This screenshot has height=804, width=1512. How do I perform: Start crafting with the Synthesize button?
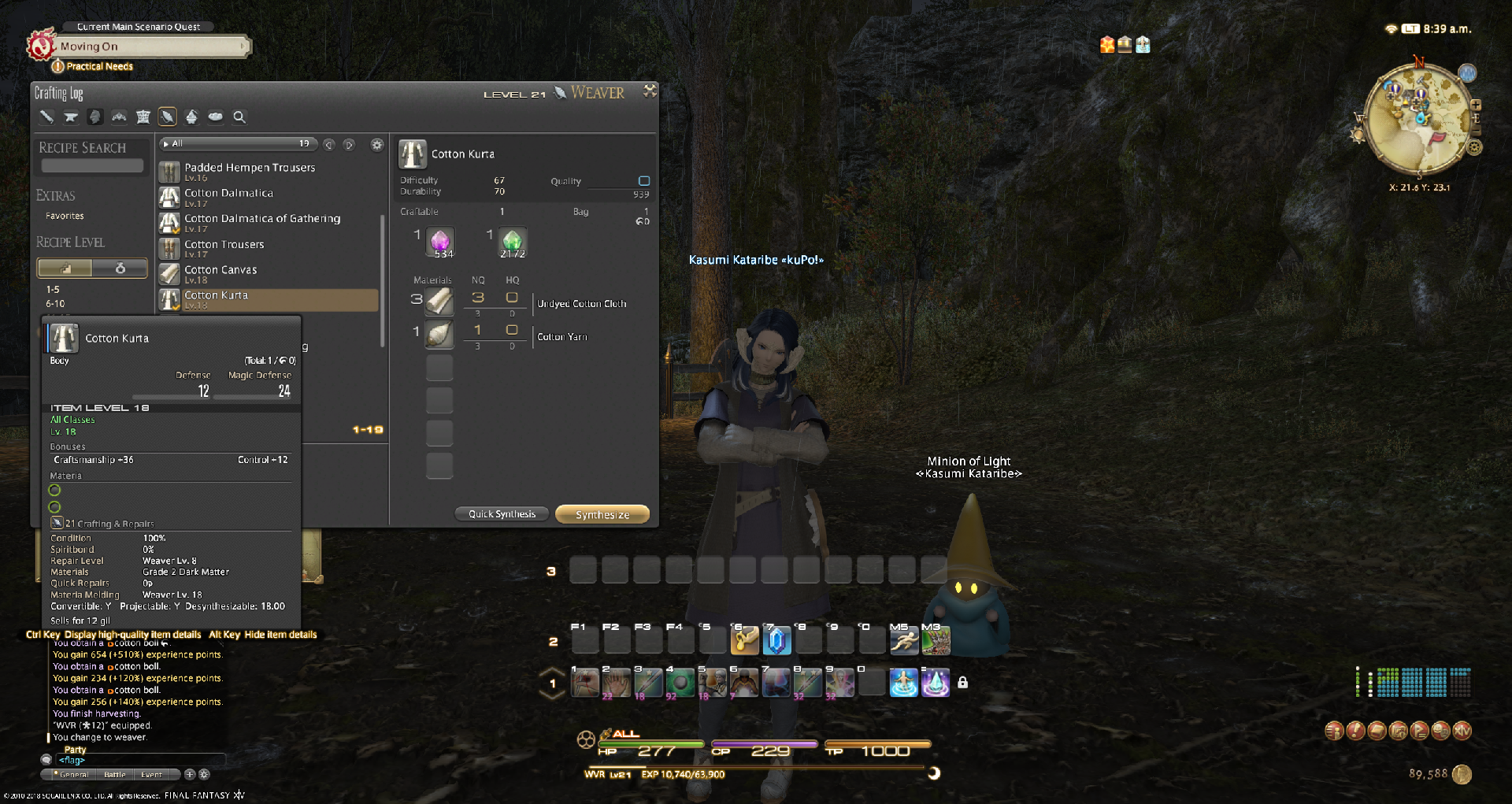(x=602, y=514)
